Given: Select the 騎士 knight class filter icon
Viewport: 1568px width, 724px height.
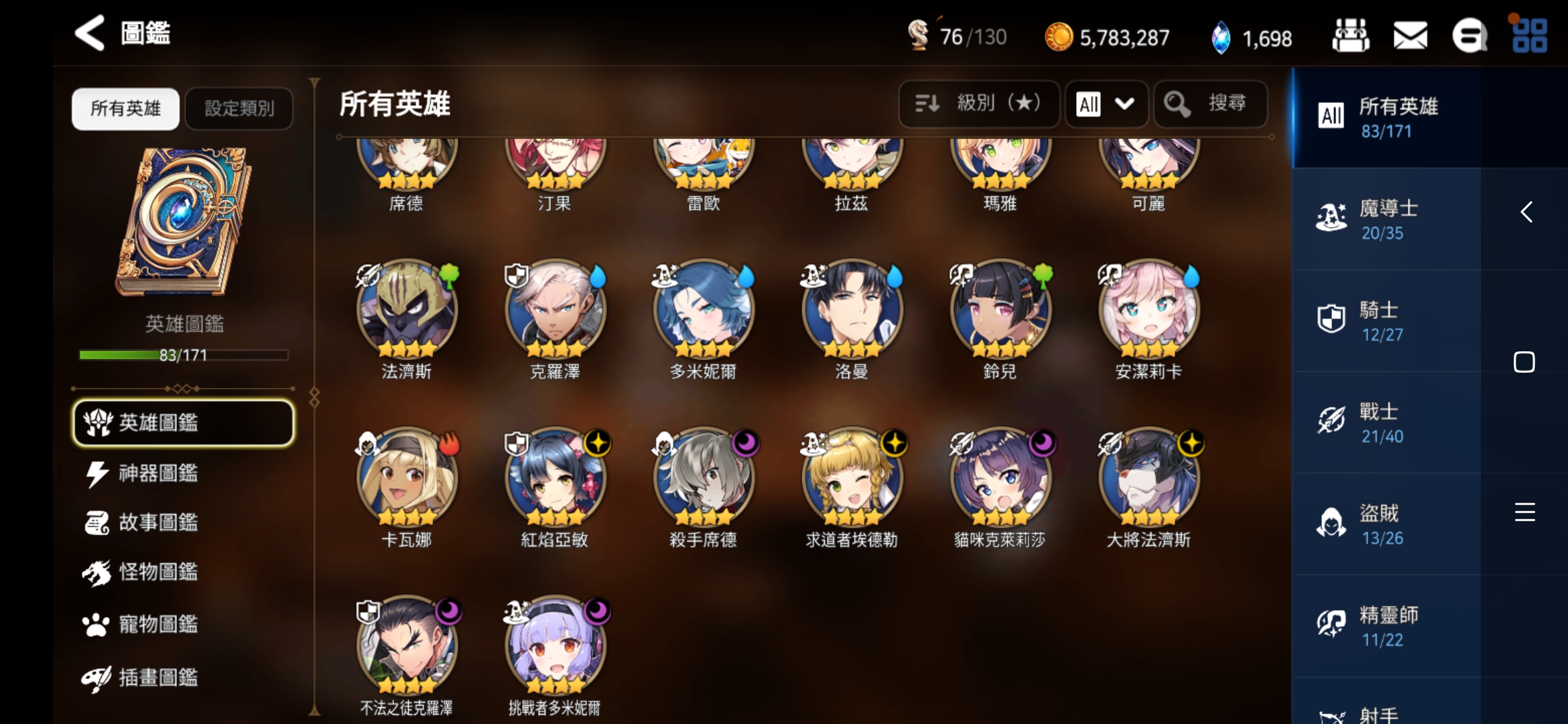Looking at the screenshot, I should click(1332, 318).
